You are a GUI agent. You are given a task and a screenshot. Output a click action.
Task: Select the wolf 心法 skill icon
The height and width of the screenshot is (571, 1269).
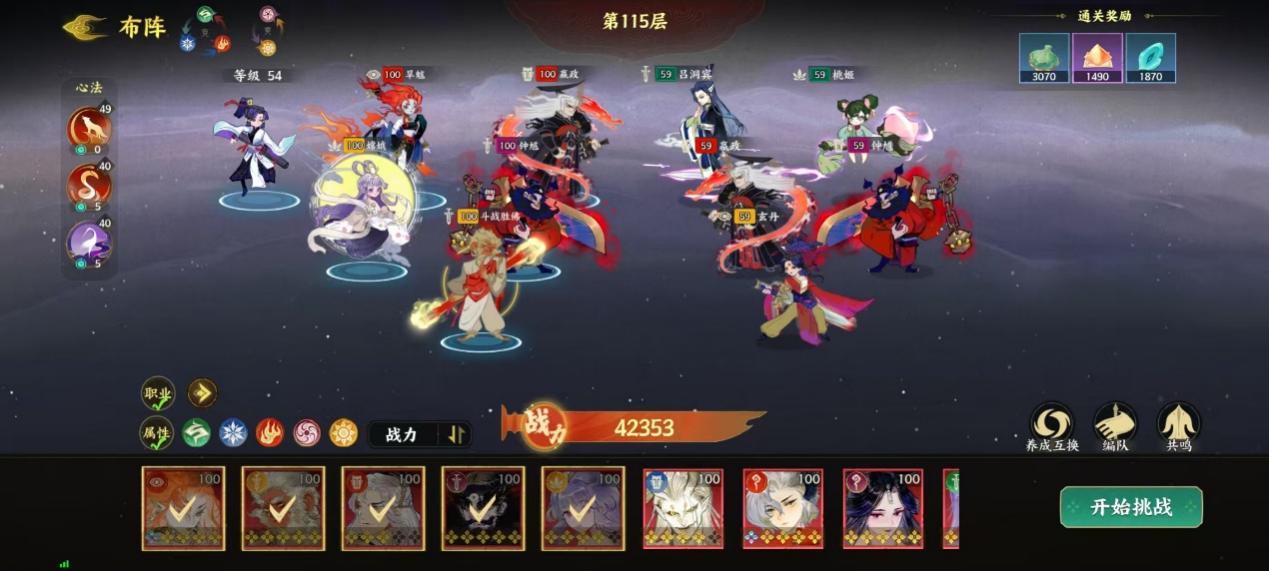click(89, 129)
